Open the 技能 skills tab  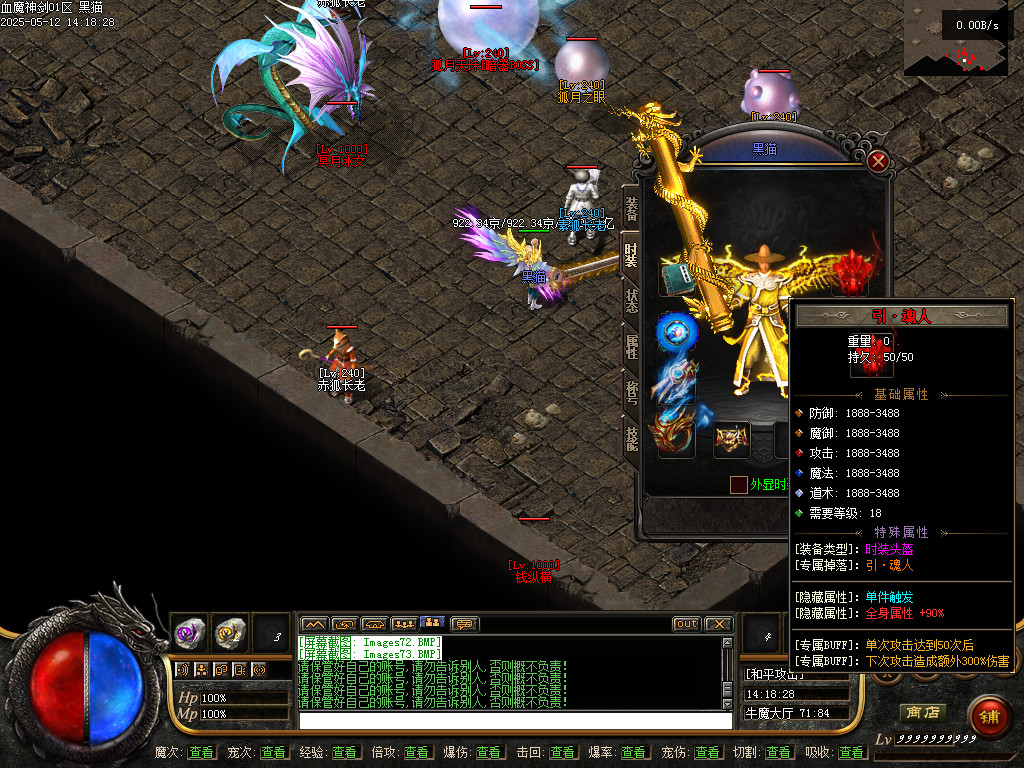(x=631, y=439)
